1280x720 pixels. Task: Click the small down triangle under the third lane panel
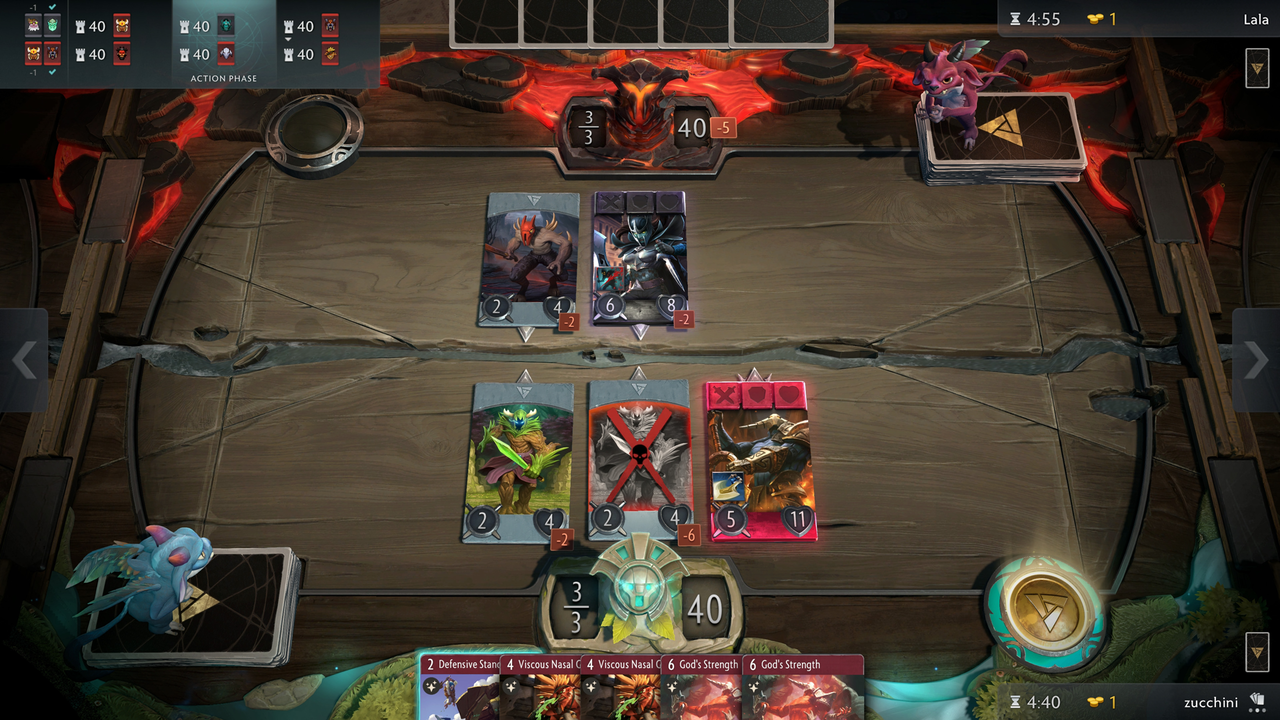[289, 40]
